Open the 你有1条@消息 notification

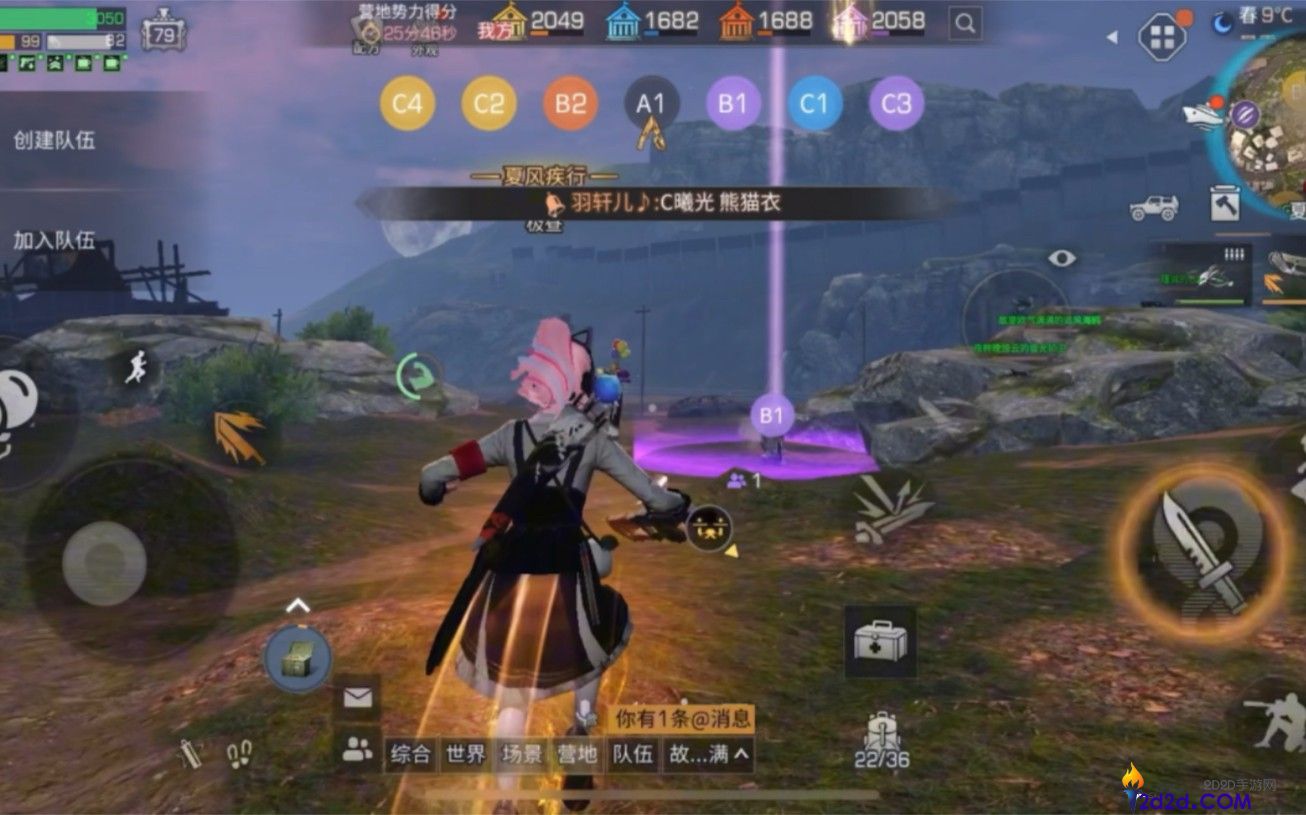click(x=684, y=716)
